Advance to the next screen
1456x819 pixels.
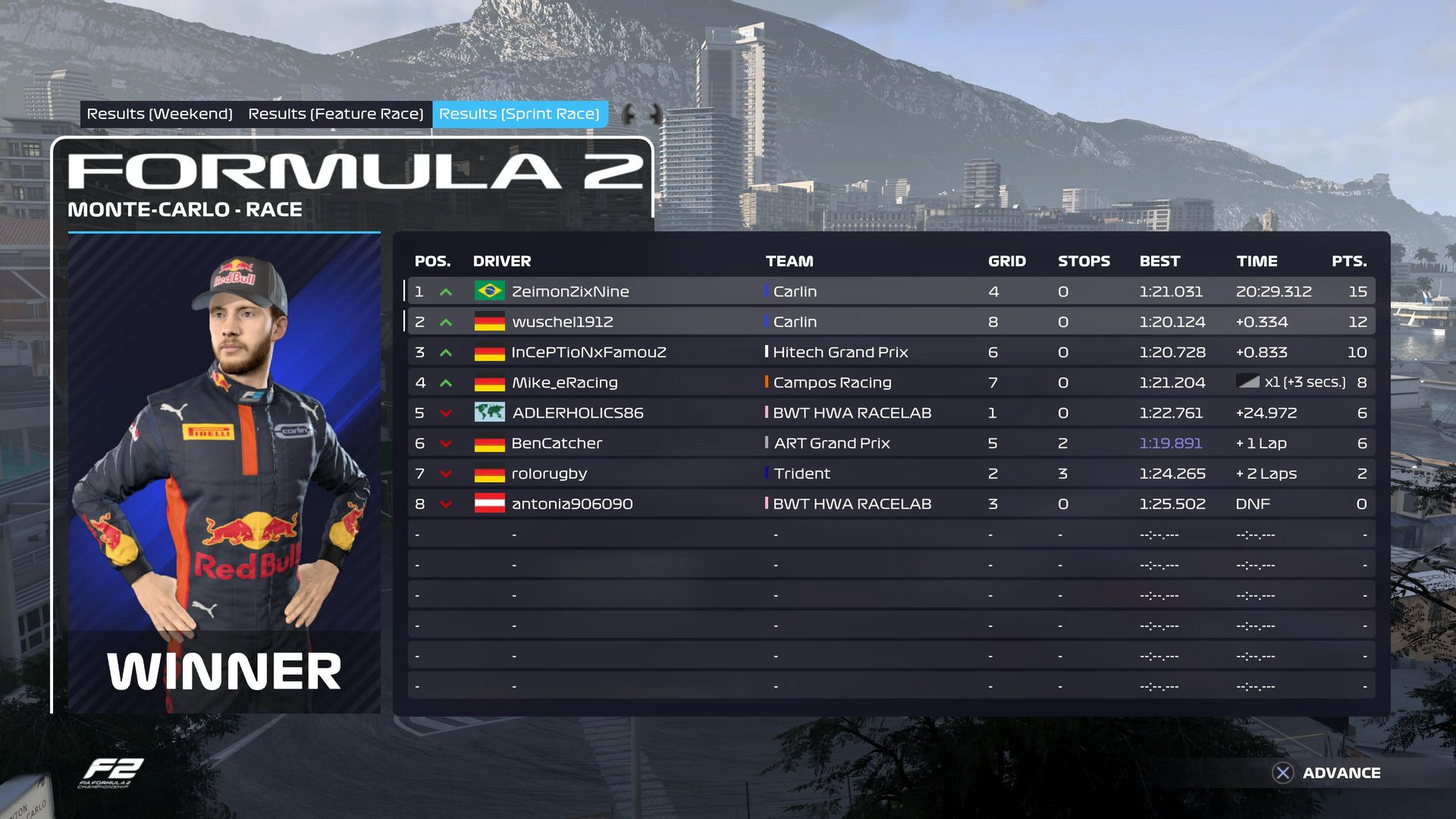[x=1327, y=773]
